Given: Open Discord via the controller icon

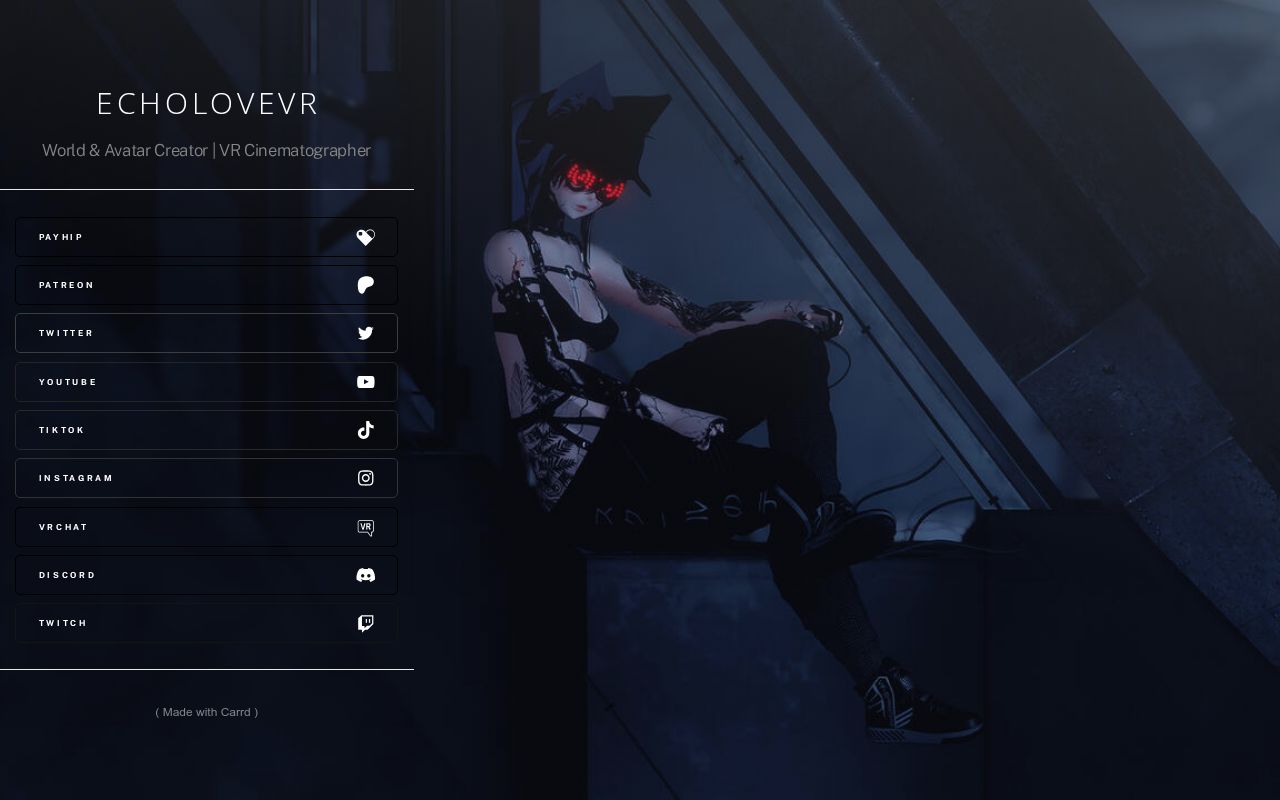Looking at the screenshot, I should (x=365, y=575).
